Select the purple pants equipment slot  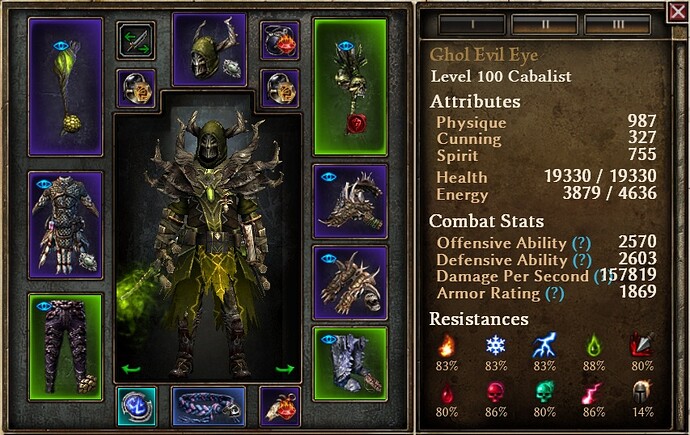tap(66, 342)
